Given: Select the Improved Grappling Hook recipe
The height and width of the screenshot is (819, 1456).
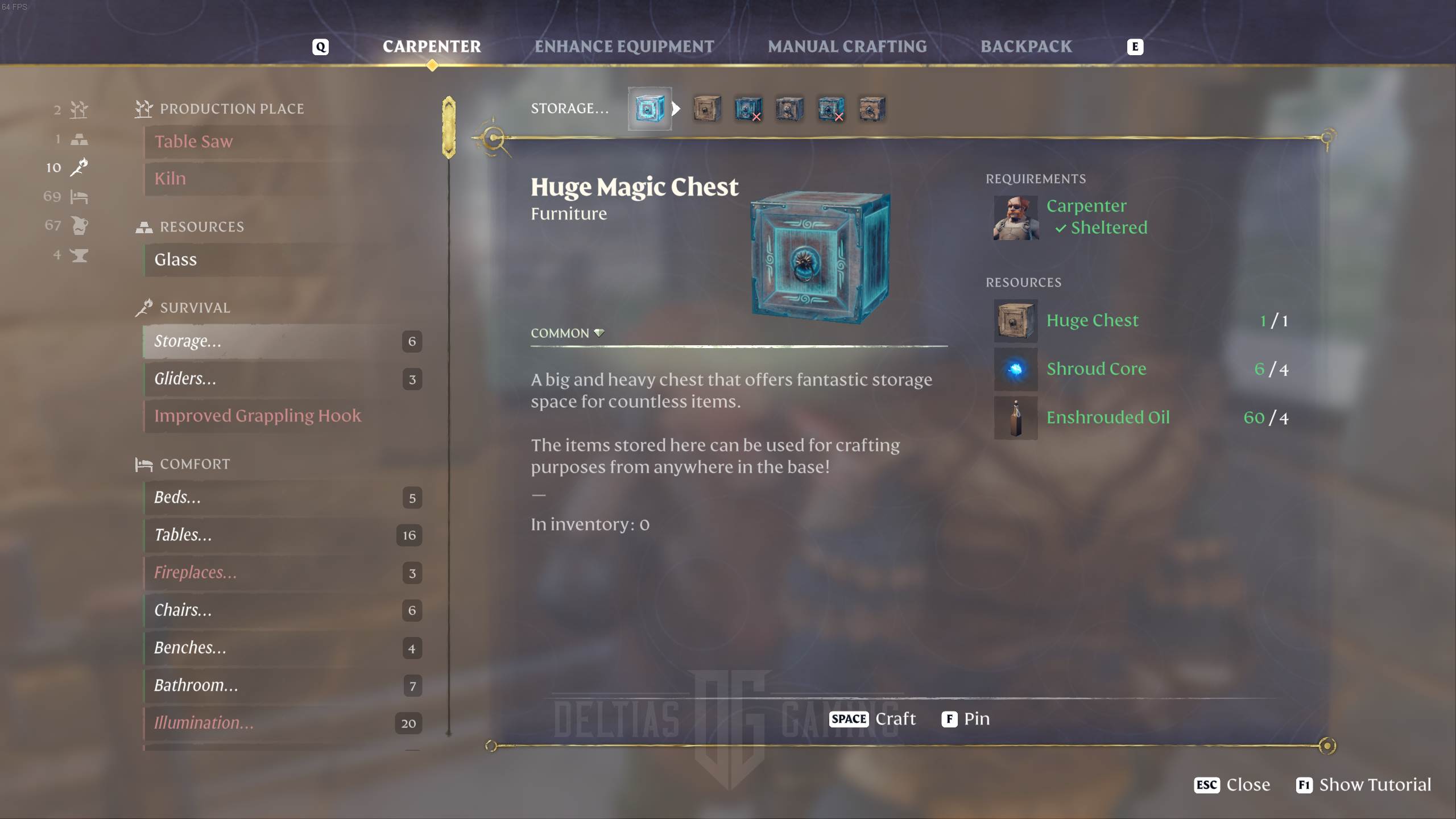Looking at the screenshot, I should point(257,416).
